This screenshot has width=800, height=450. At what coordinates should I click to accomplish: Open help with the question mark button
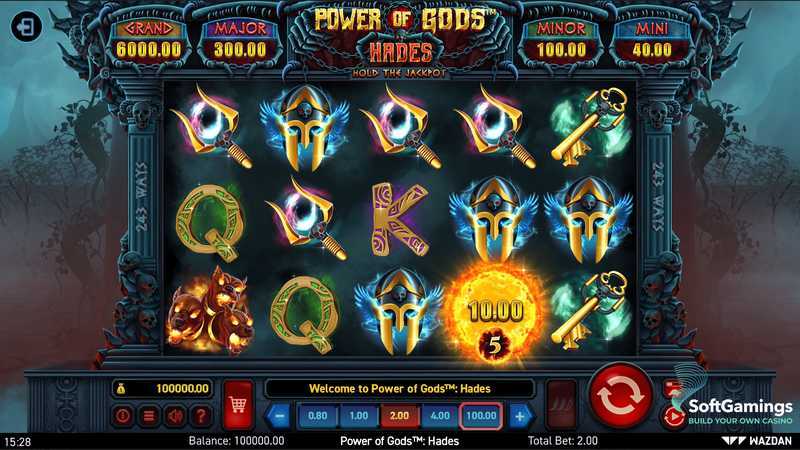(201, 415)
